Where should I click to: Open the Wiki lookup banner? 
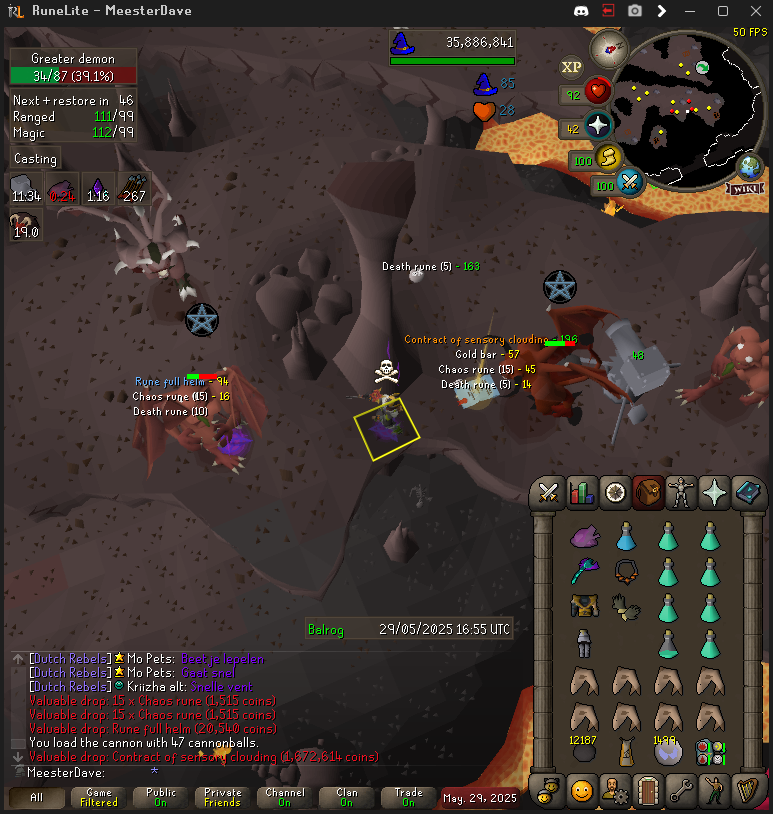(747, 188)
